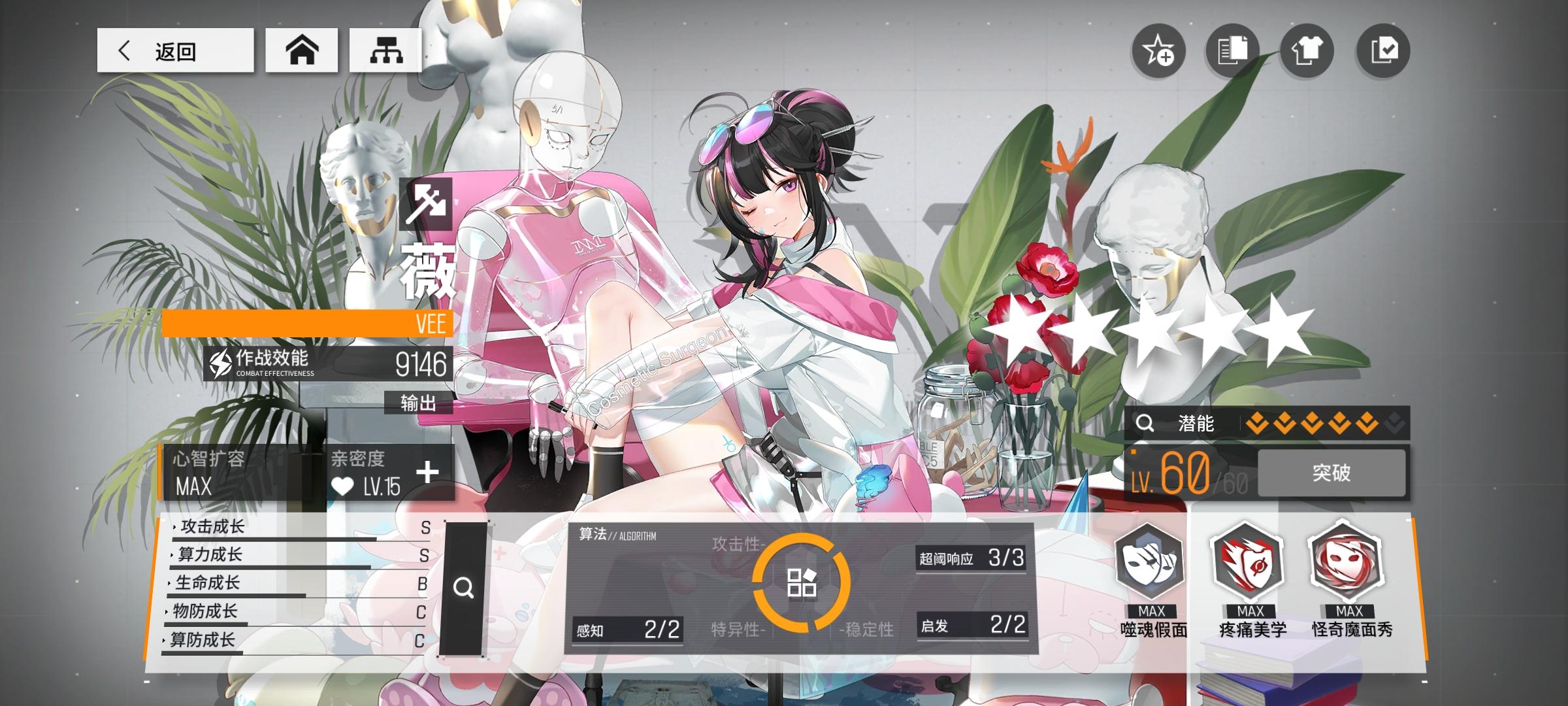Open the coating wardrobe shirt icon

click(x=1307, y=52)
